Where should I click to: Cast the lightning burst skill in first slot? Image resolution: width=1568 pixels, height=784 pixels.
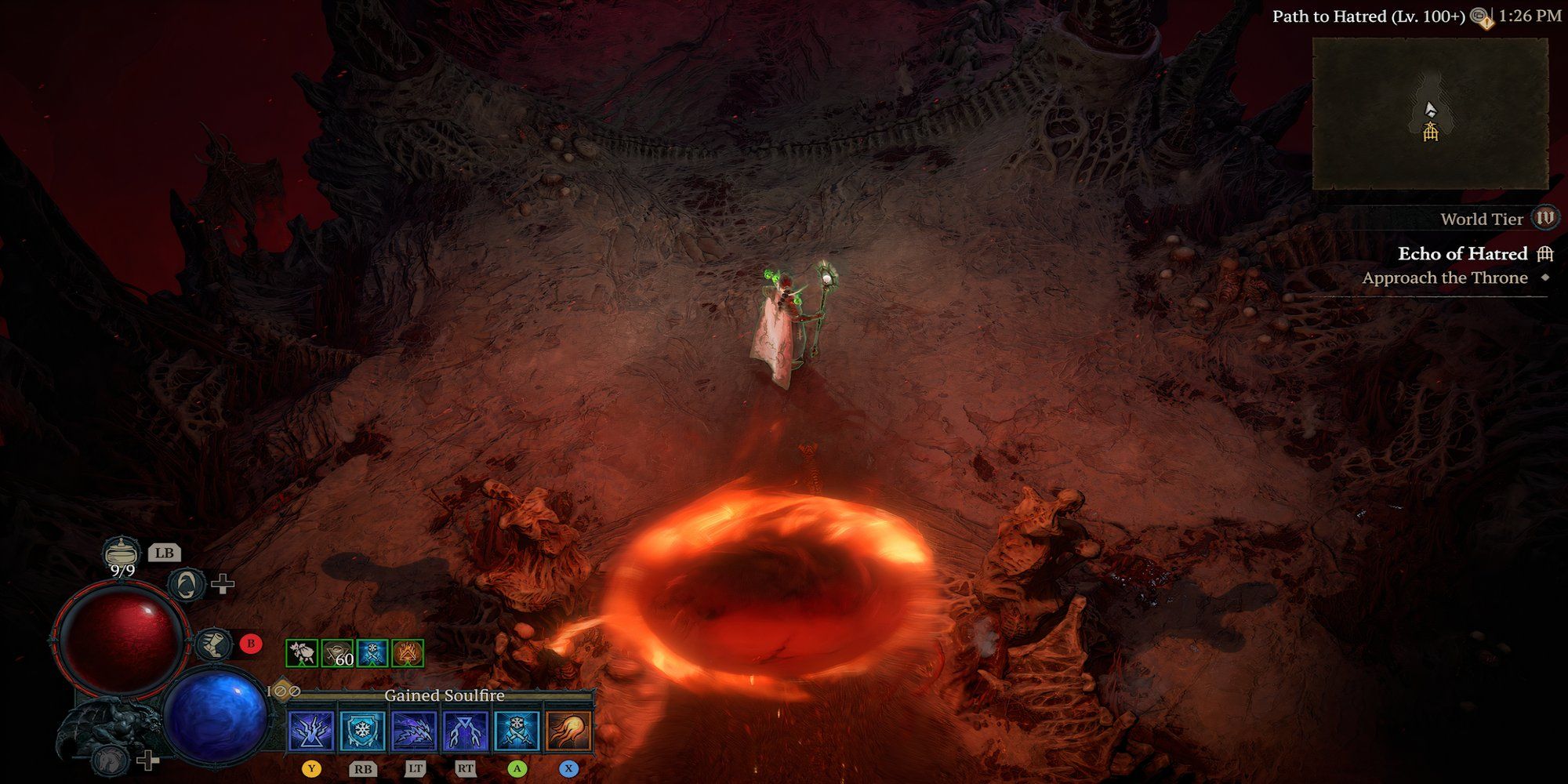click(x=311, y=731)
